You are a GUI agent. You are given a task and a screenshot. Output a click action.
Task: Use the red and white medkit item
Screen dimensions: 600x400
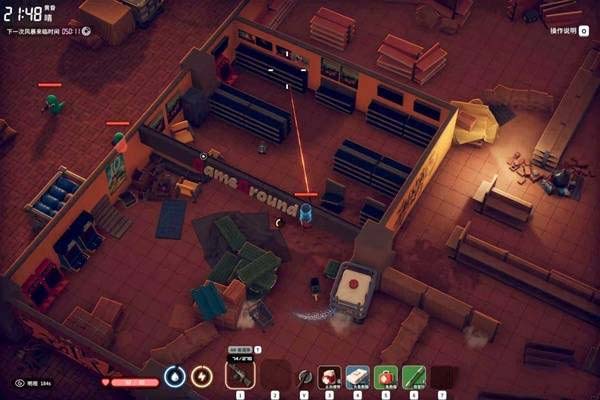[x=330, y=377]
